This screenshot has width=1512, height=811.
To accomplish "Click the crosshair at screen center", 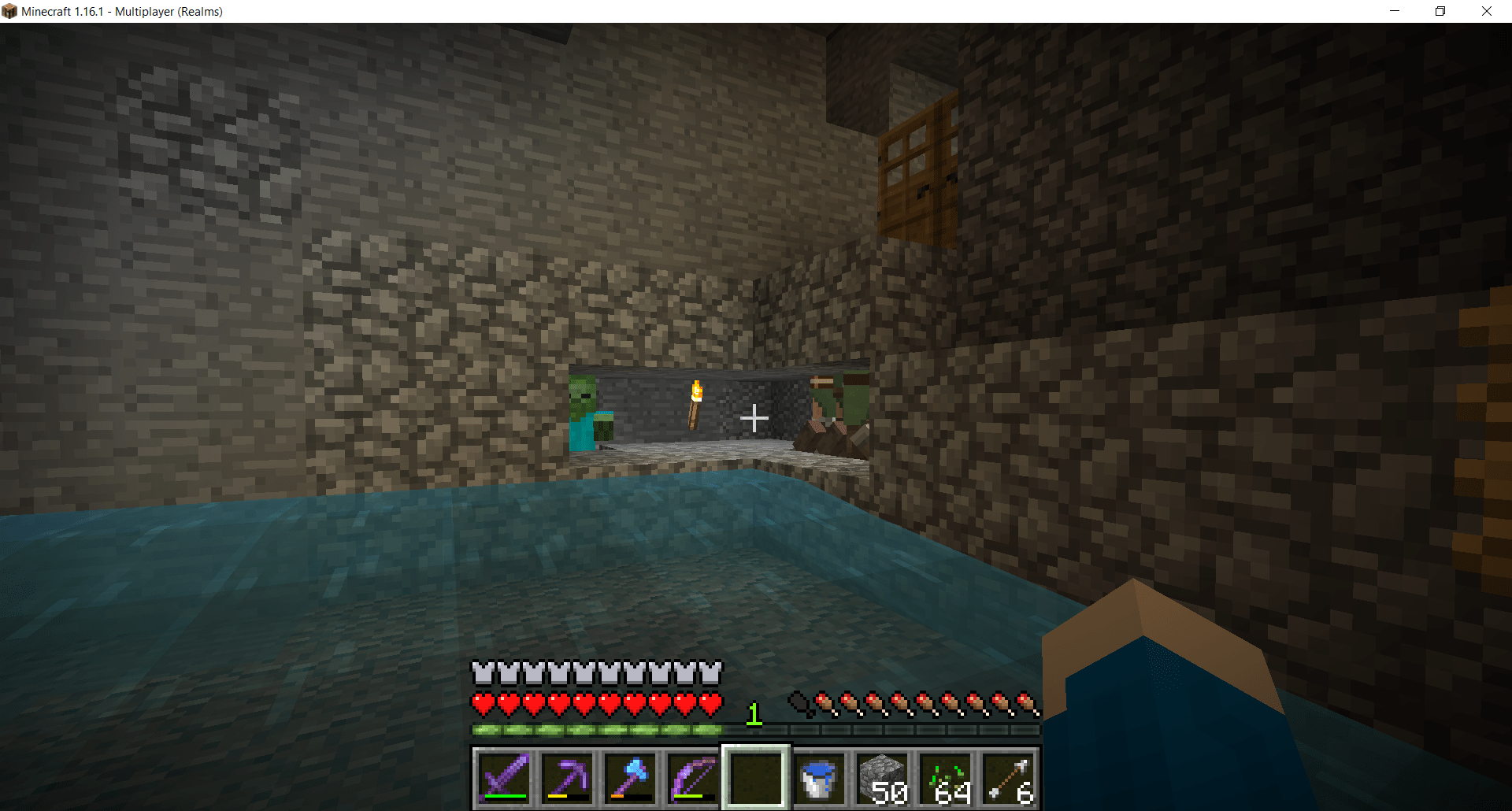I will (x=755, y=418).
